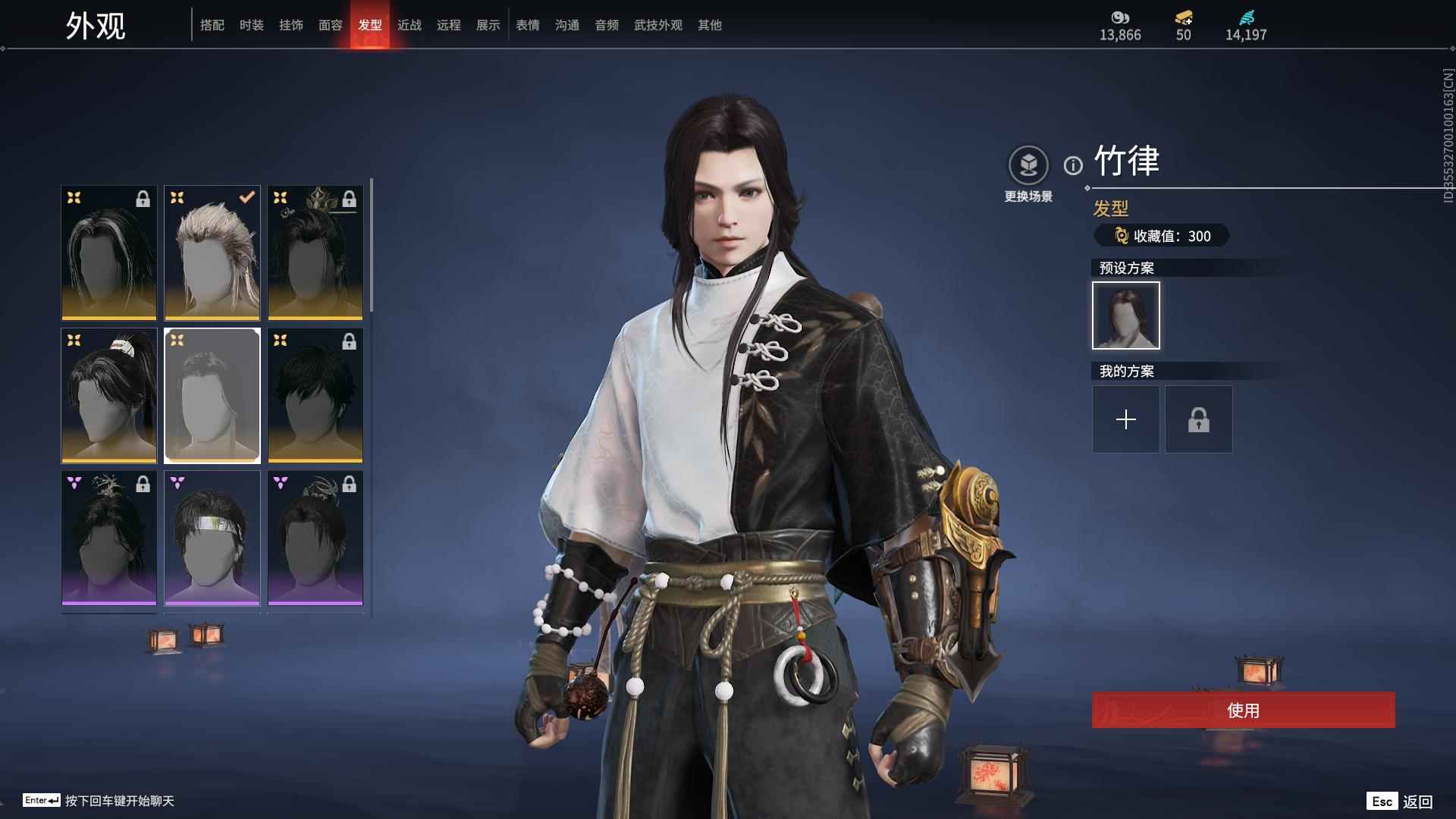
Task: Select the 其他 tab
Action: click(710, 25)
